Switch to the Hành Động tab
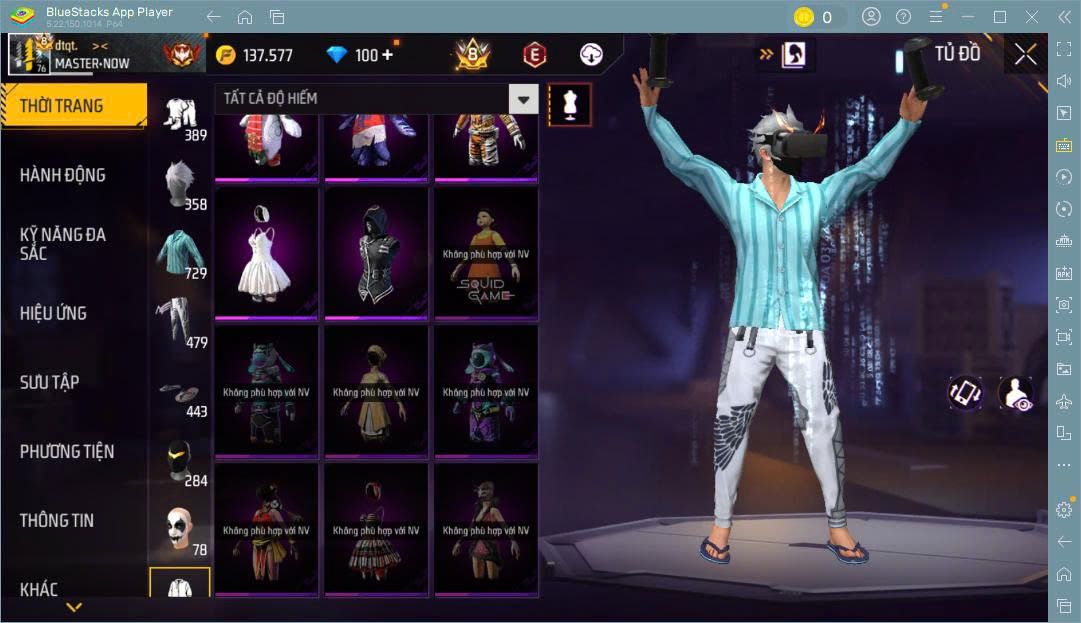 pos(62,175)
